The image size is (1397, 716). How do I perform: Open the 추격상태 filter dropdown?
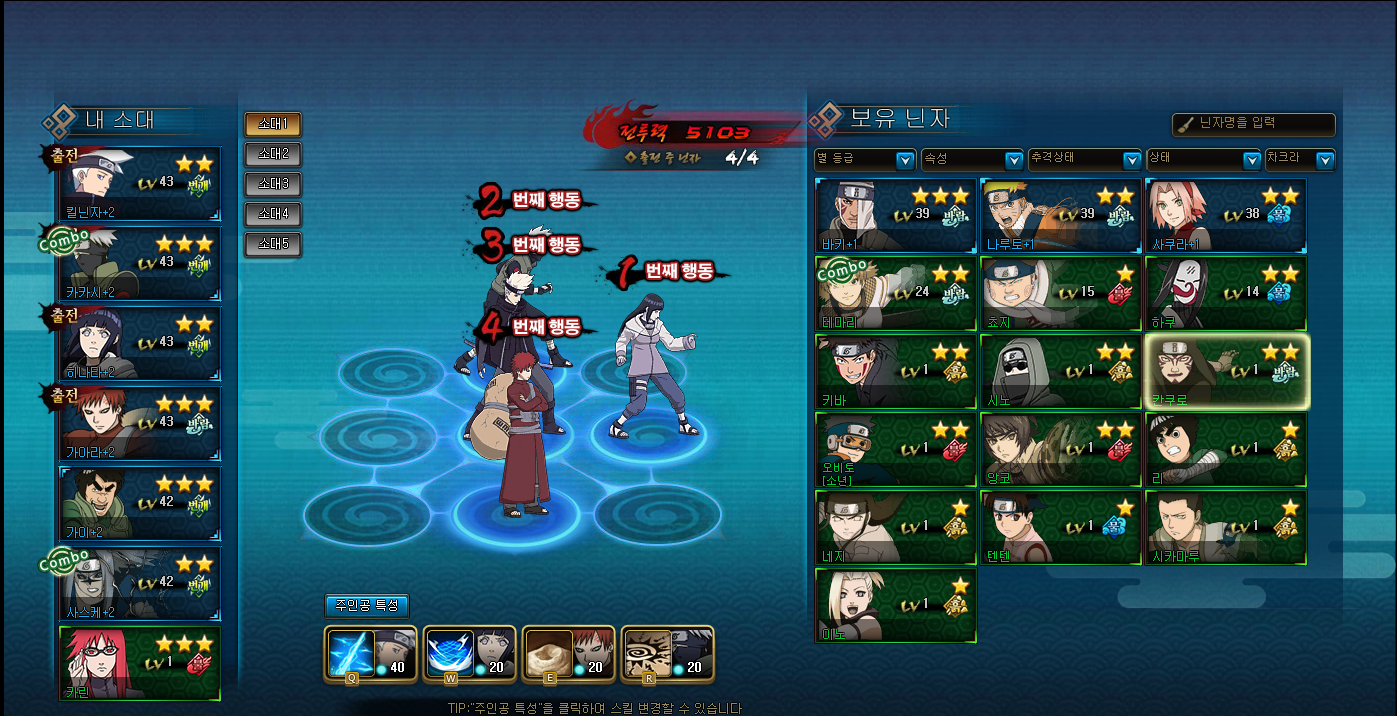[x=1085, y=160]
